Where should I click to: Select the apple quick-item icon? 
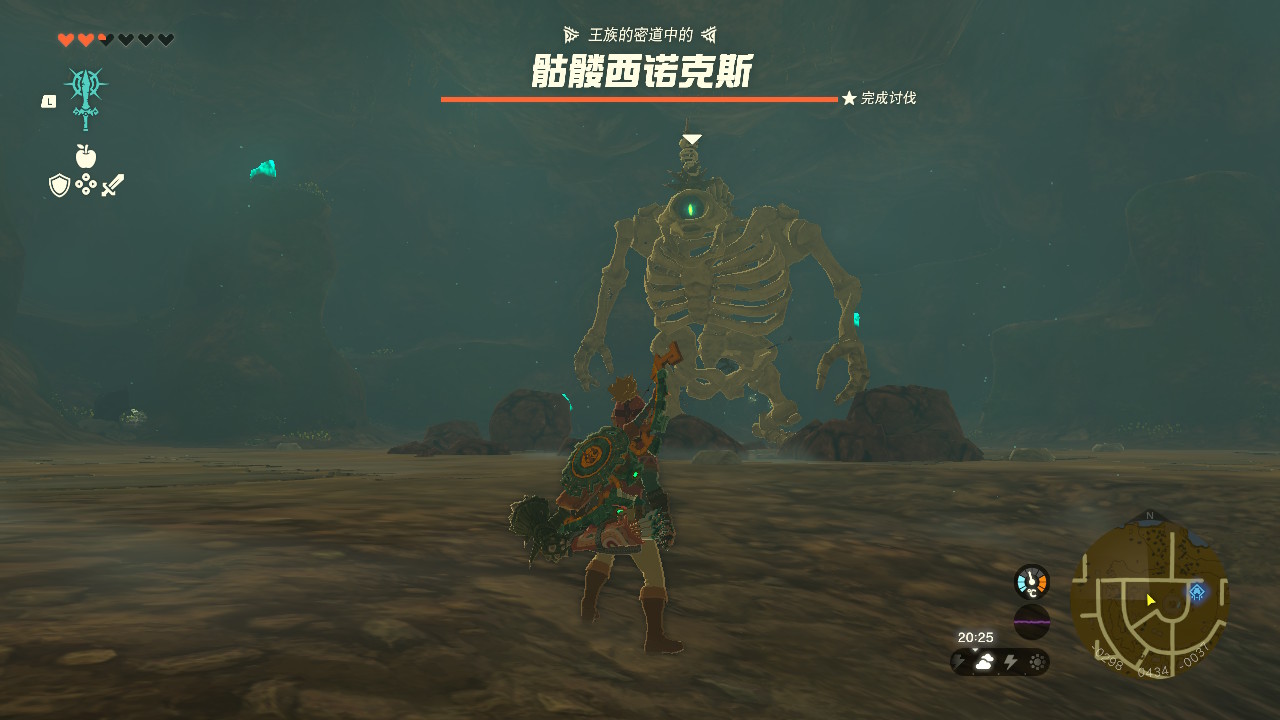click(86, 156)
